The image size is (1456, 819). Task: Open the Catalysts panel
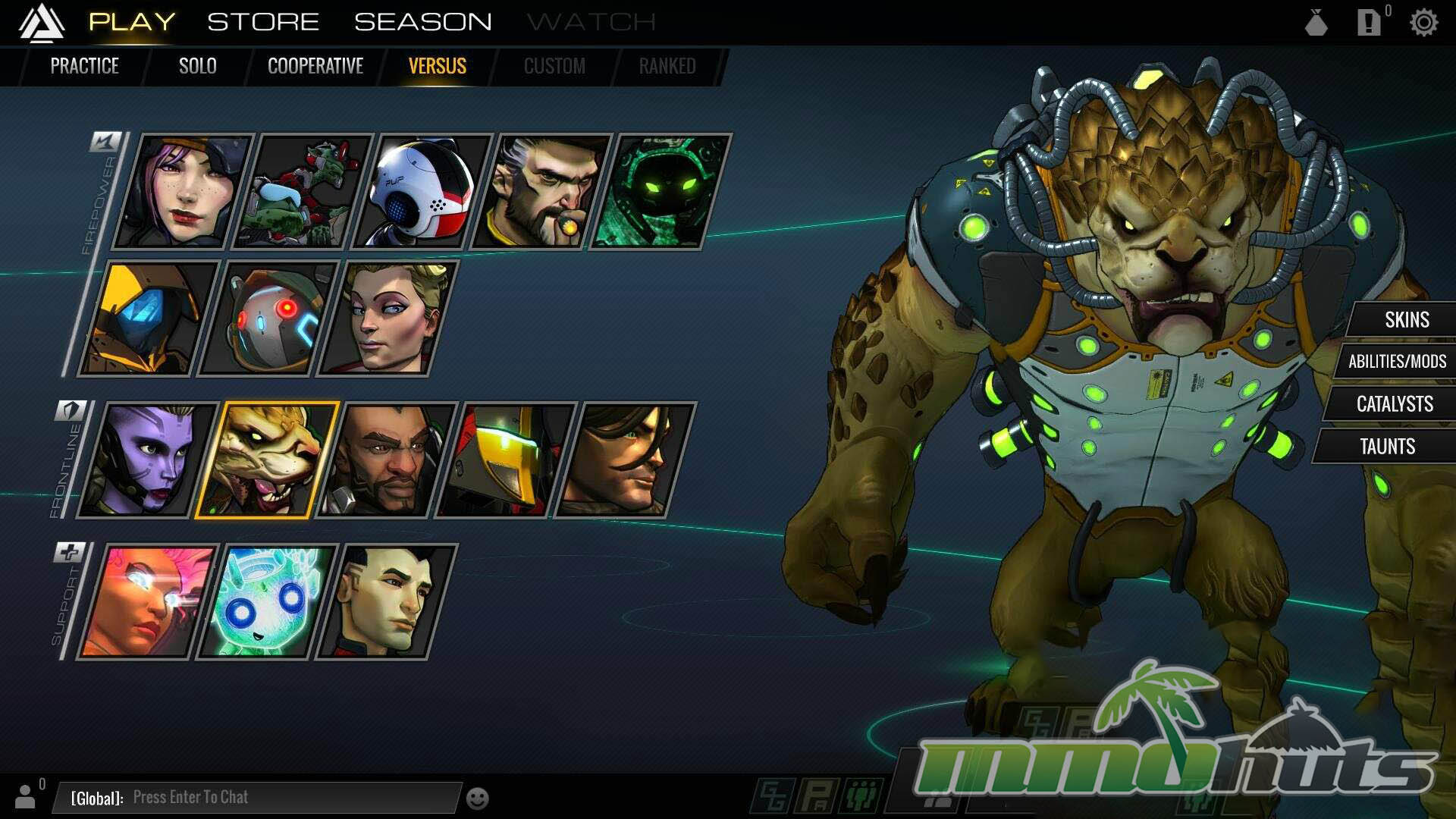tap(1394, 403)
